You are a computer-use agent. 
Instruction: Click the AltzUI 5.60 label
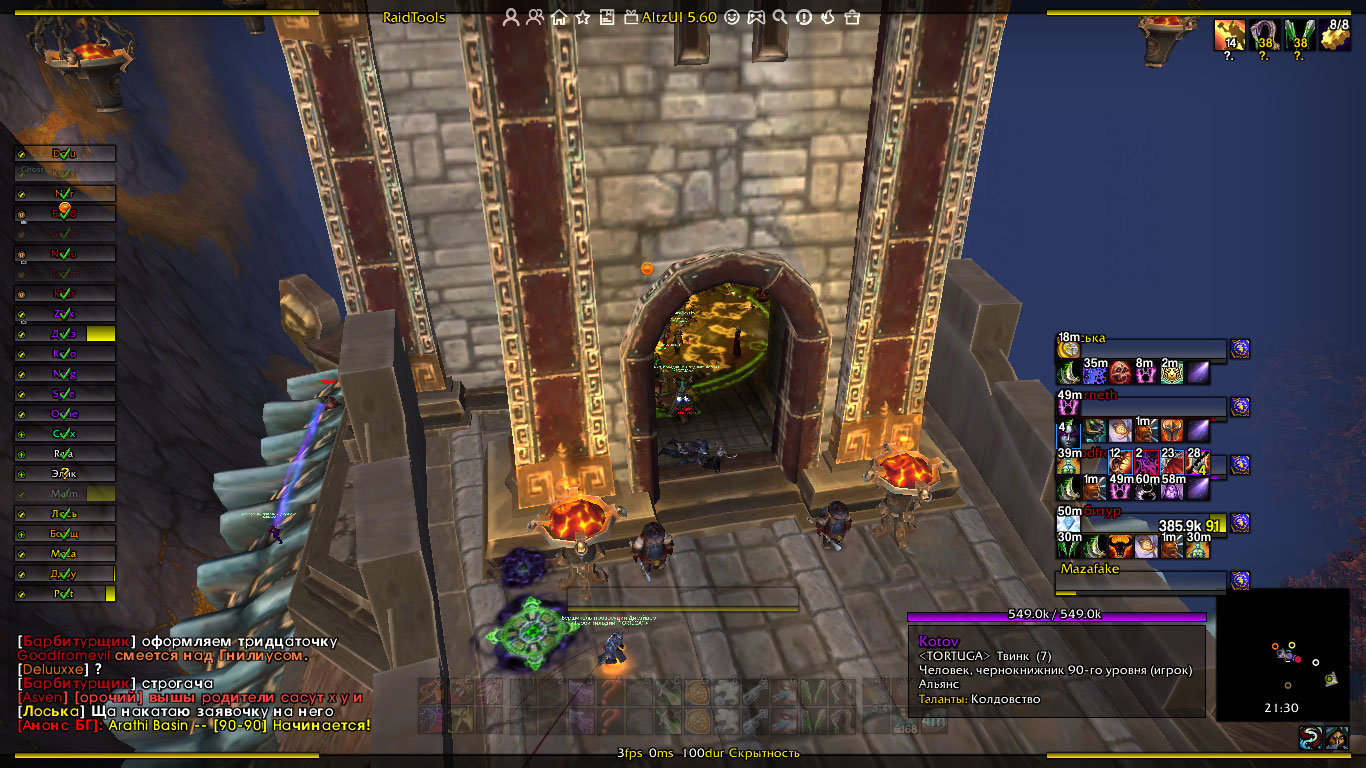coord(679,17)
